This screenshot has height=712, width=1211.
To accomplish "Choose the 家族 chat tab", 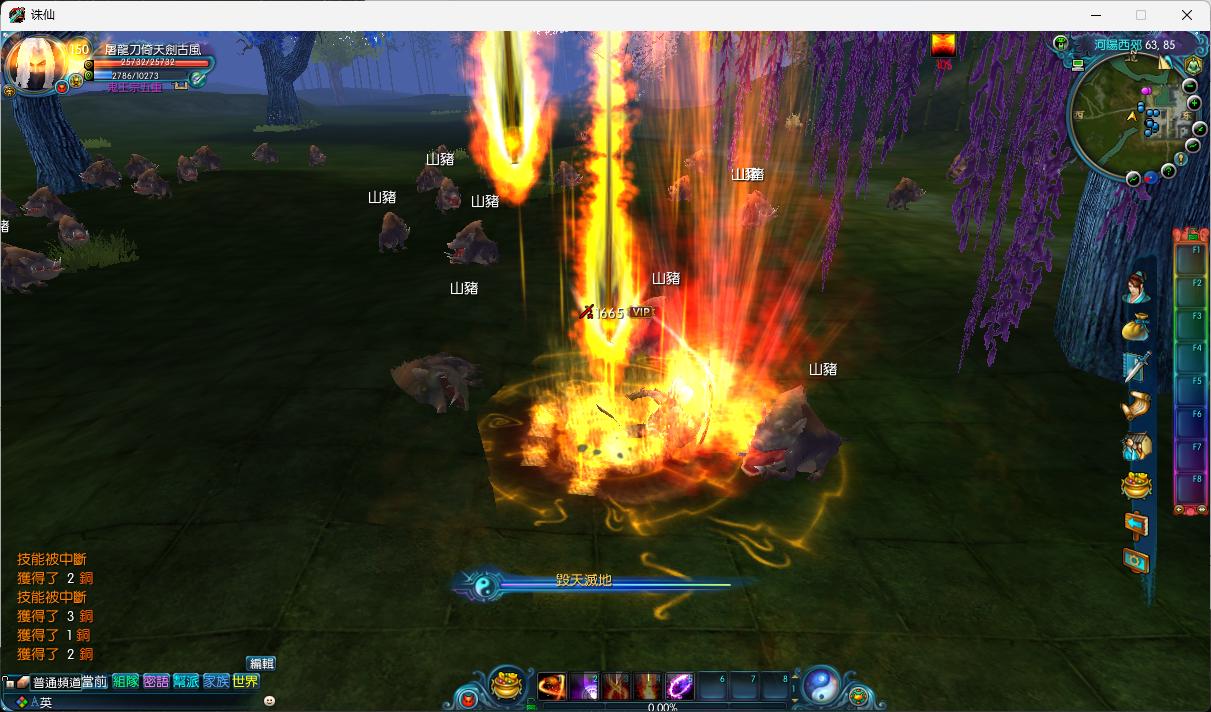I will coord(216,682).
